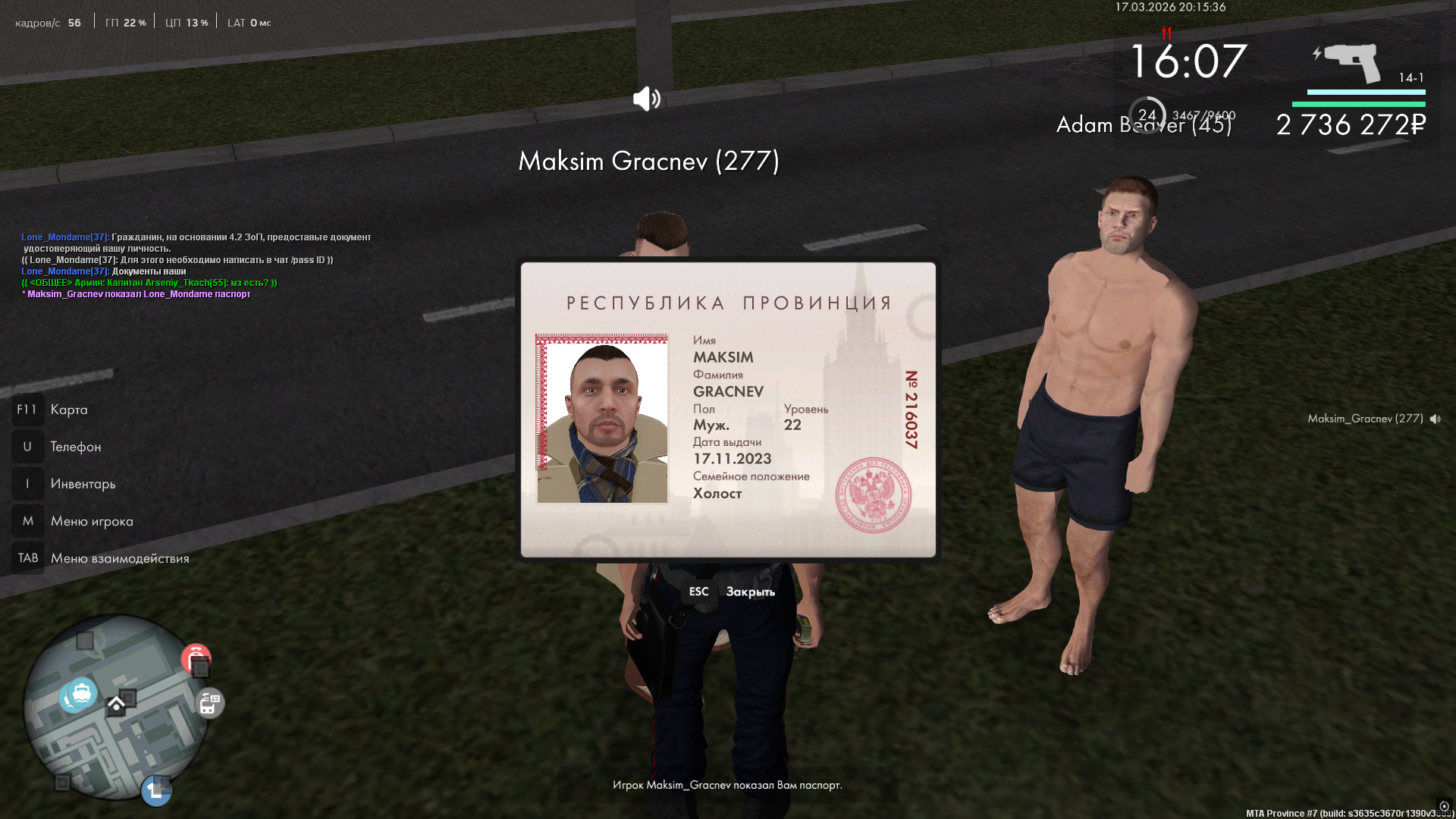Click the red seal stamp on the passport
Viewport: 1456px width, 819px height.
click(873, 494)
